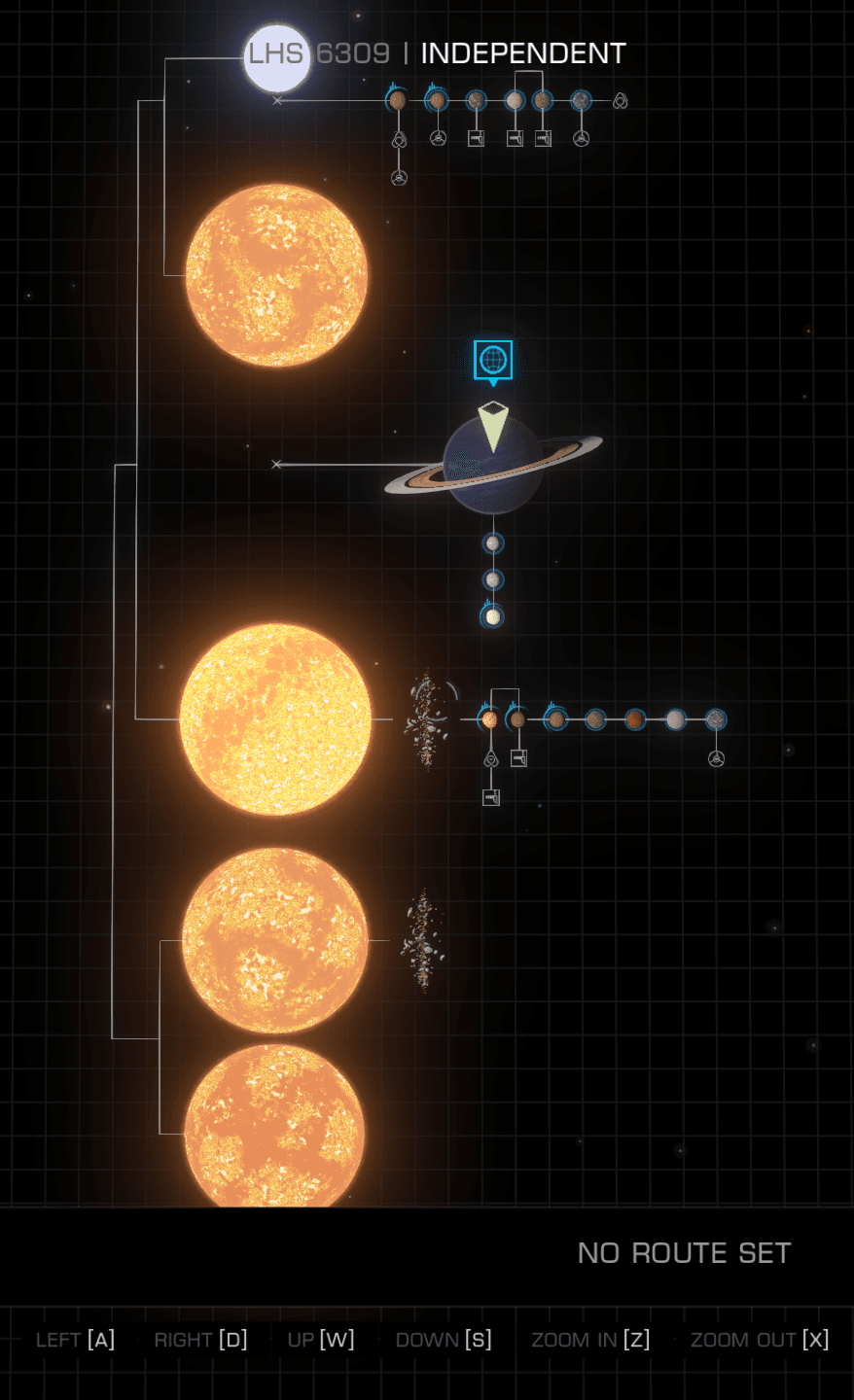Screen dimensions: 854x1400
Task: Select the light grey planet in the lower planet row
Action: (x=675, y=719)
